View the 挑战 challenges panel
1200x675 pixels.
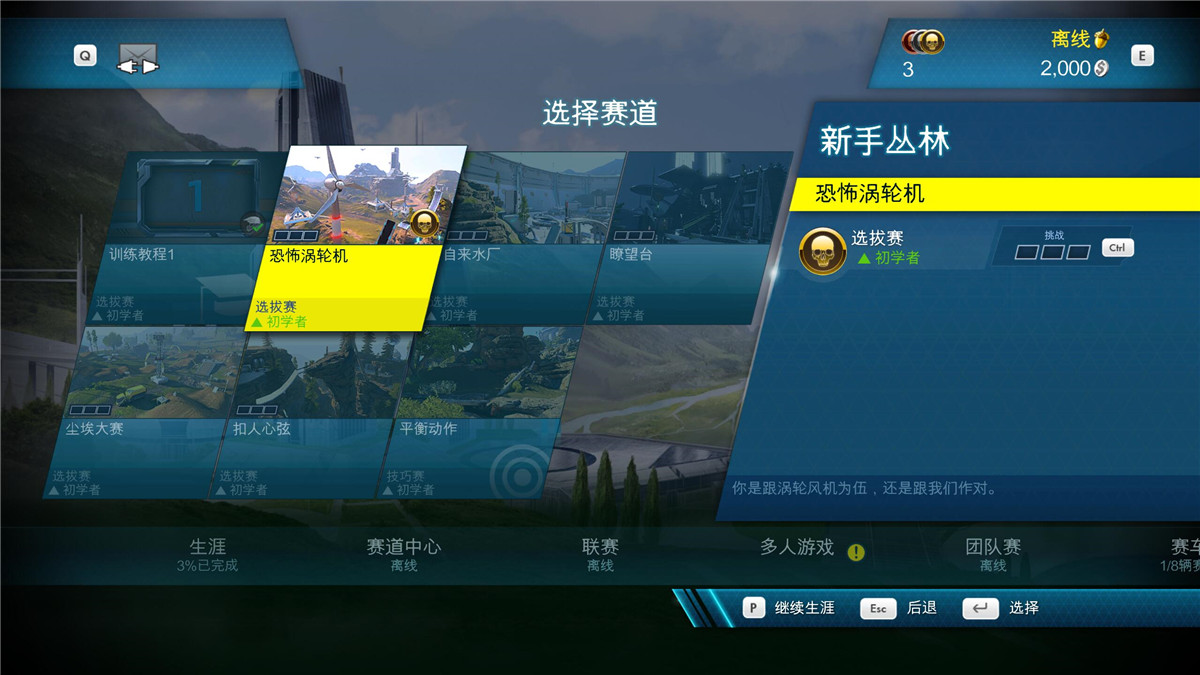1053,247
